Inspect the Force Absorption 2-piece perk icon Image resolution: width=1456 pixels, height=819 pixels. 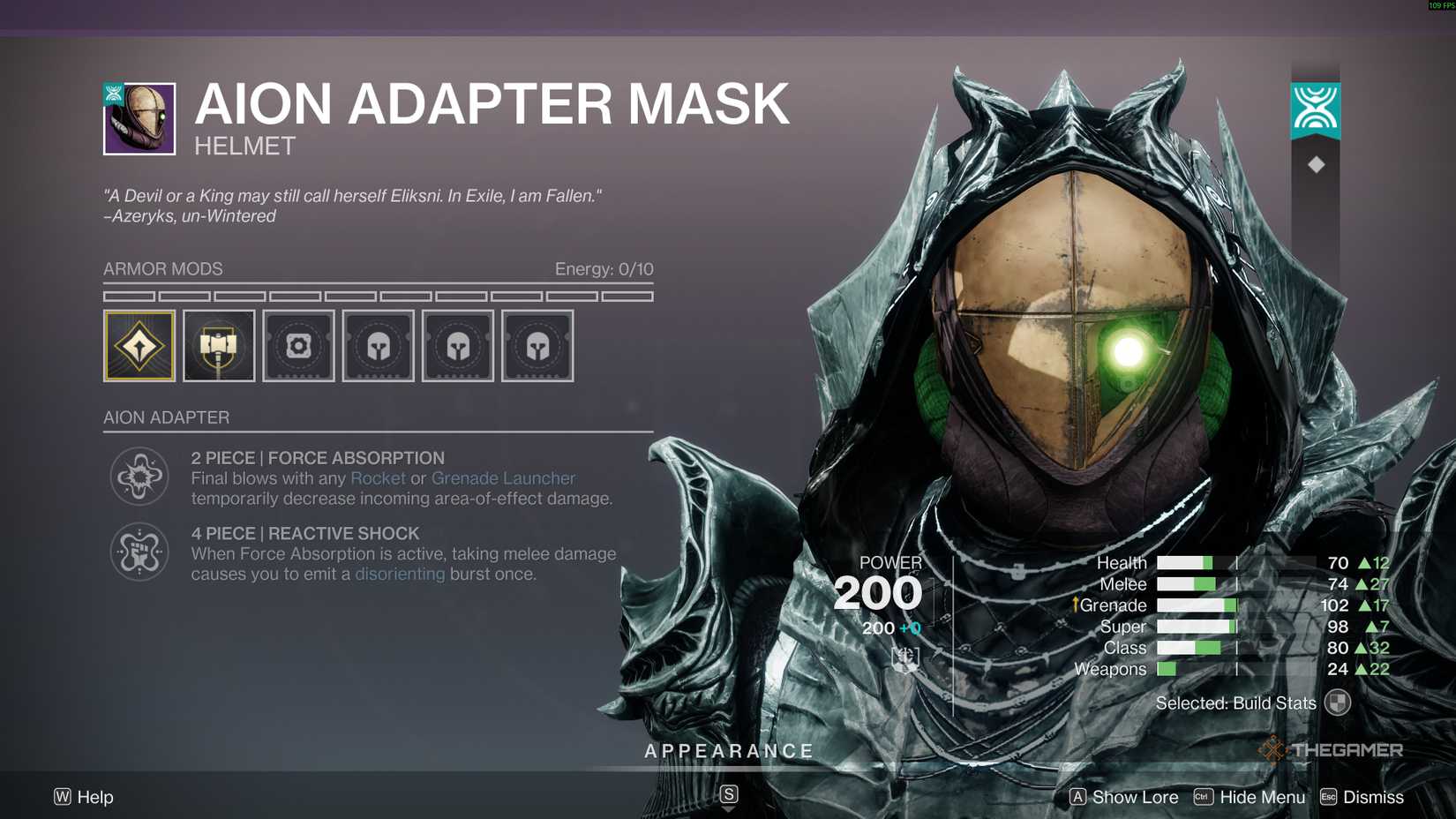pyautogui.click(x=139, y=477)
